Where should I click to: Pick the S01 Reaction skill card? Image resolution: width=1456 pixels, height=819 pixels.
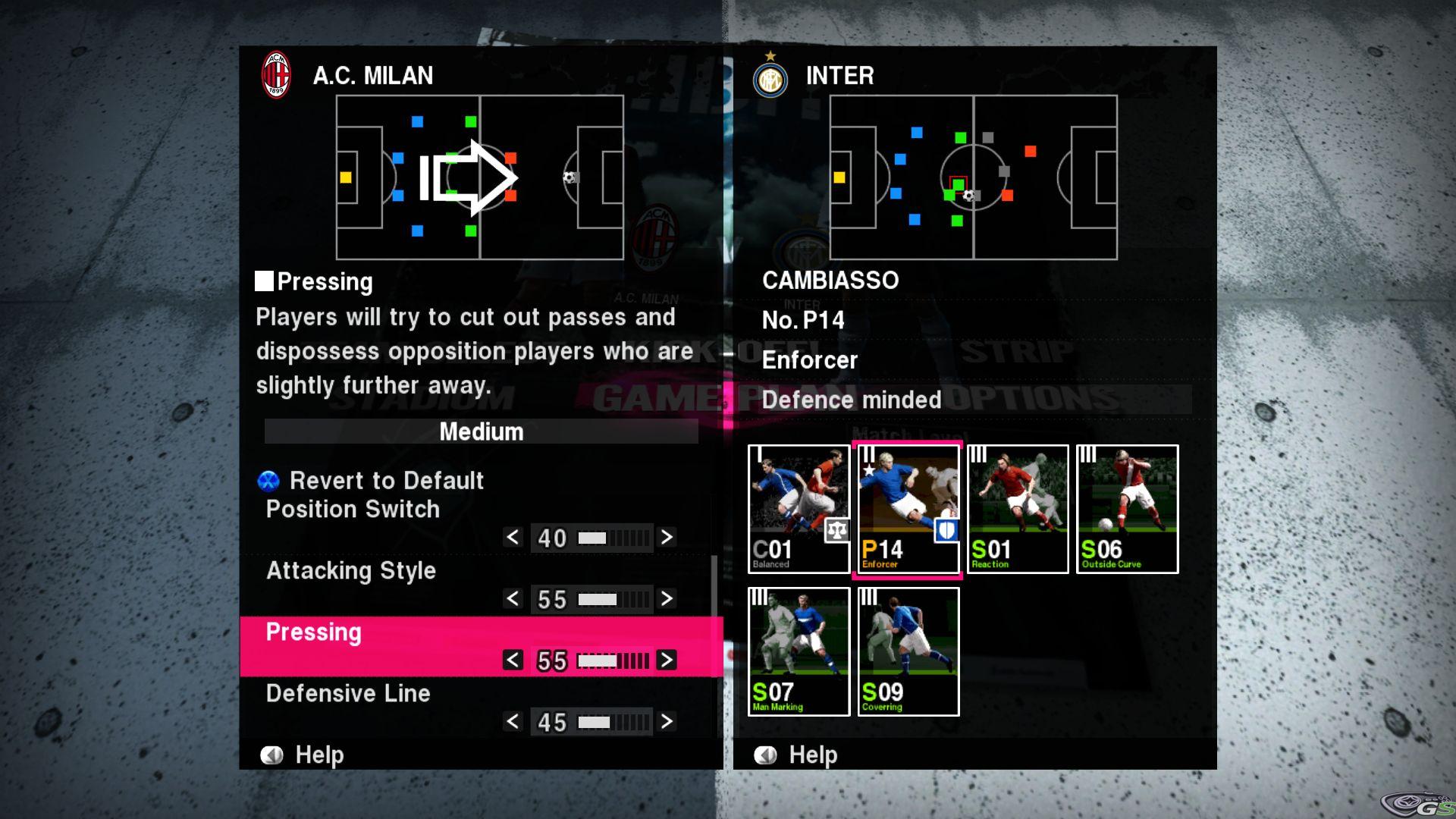tap(1018, 509)
